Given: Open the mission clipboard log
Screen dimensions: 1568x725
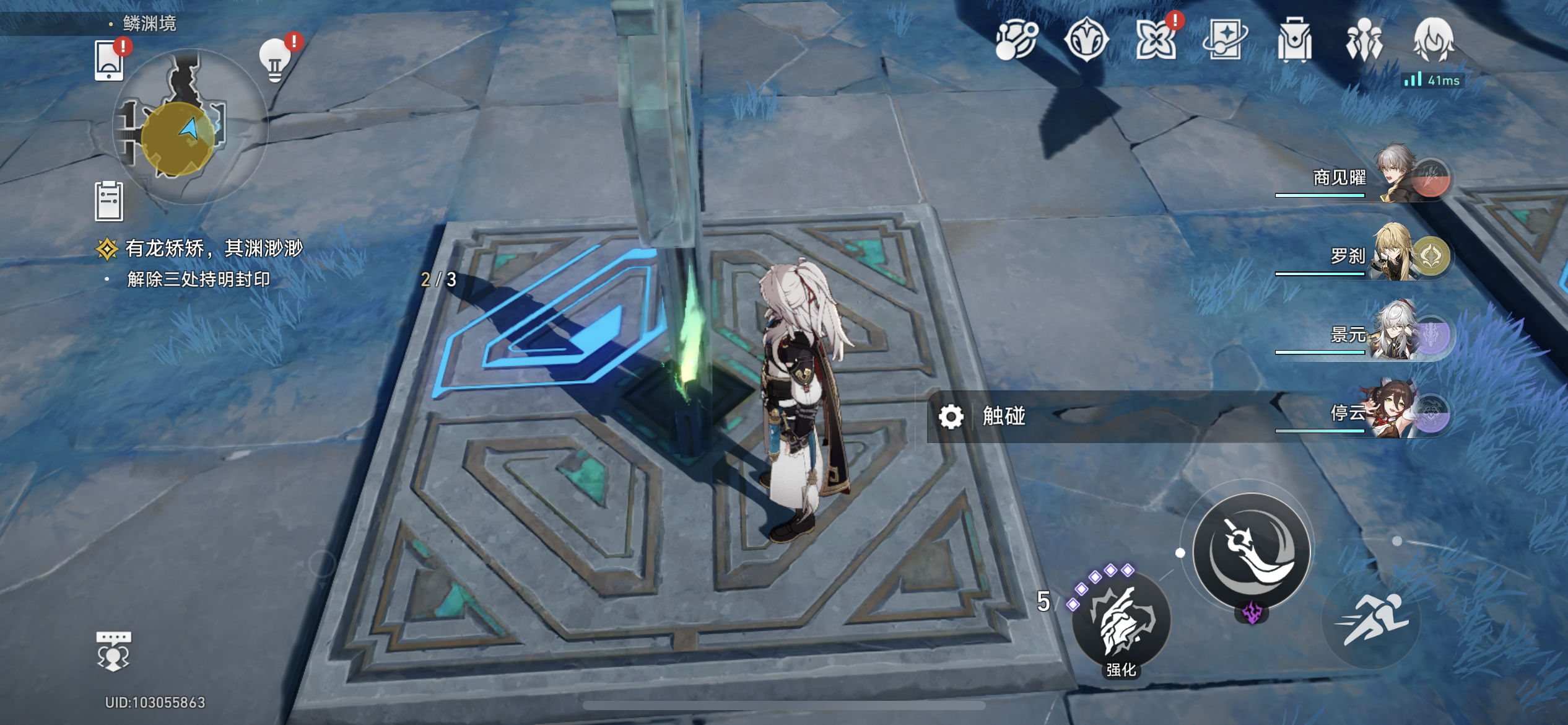Looking at the screenshot, I should (x=109, y=201).
